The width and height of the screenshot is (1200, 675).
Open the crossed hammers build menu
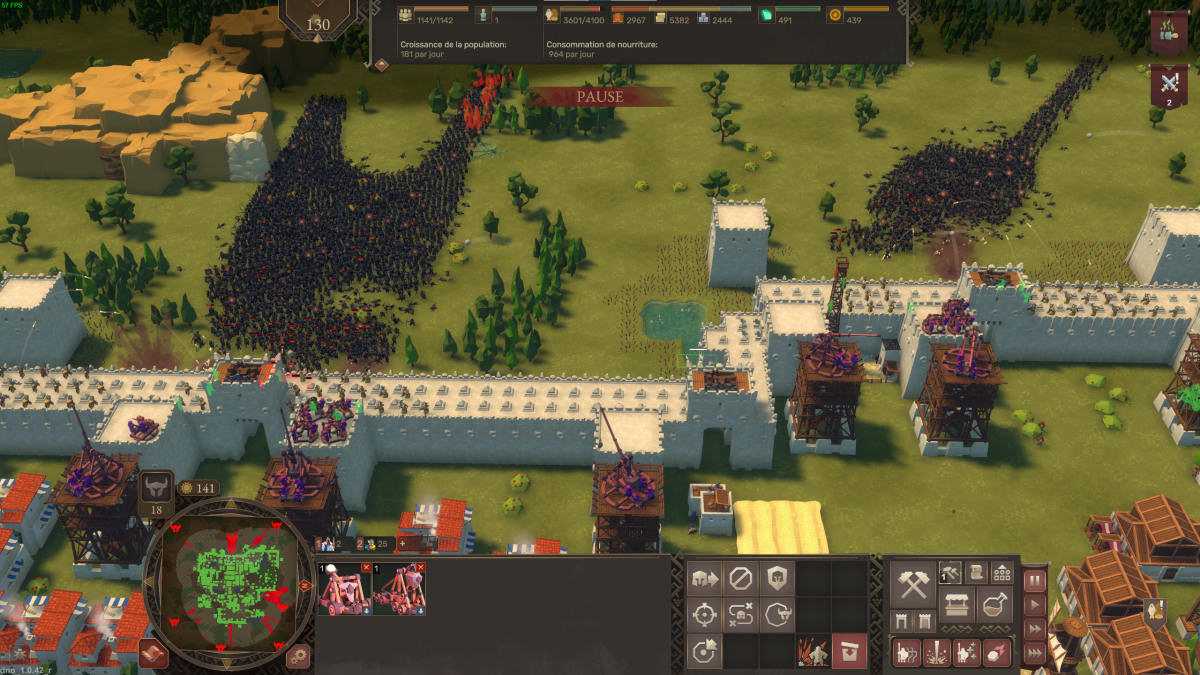tap(913, 584)
